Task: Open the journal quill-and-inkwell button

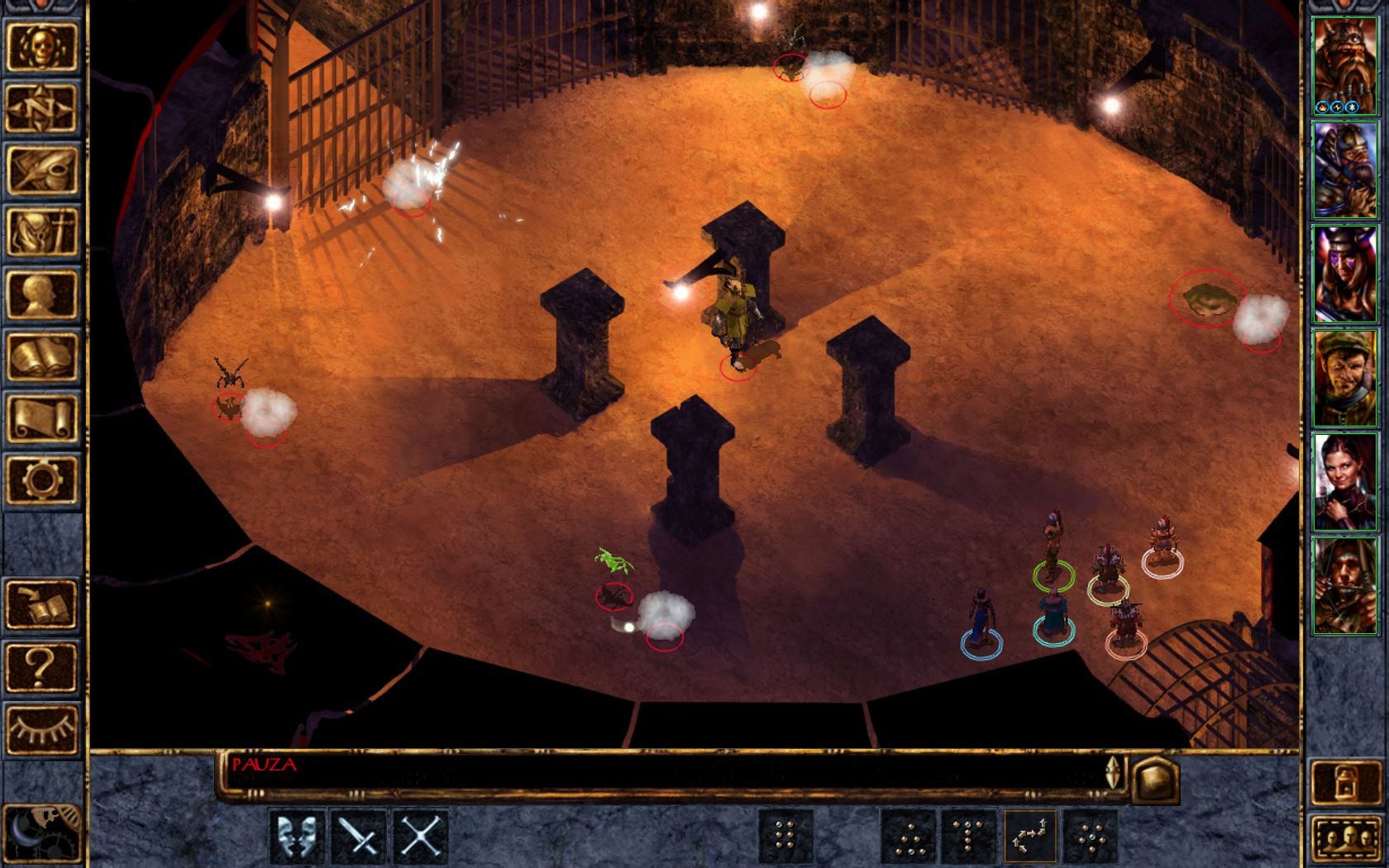Action: pyautogui.click(x=41, y=170)
